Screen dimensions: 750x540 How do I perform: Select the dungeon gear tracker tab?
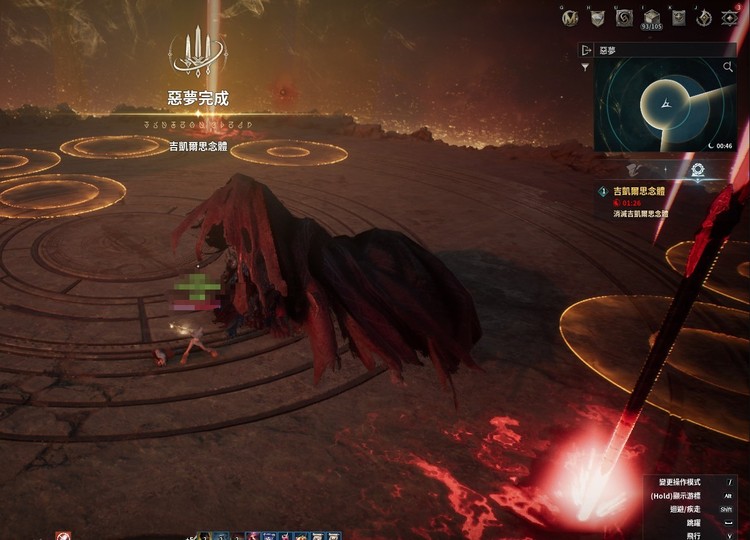[x=696, y=170]
